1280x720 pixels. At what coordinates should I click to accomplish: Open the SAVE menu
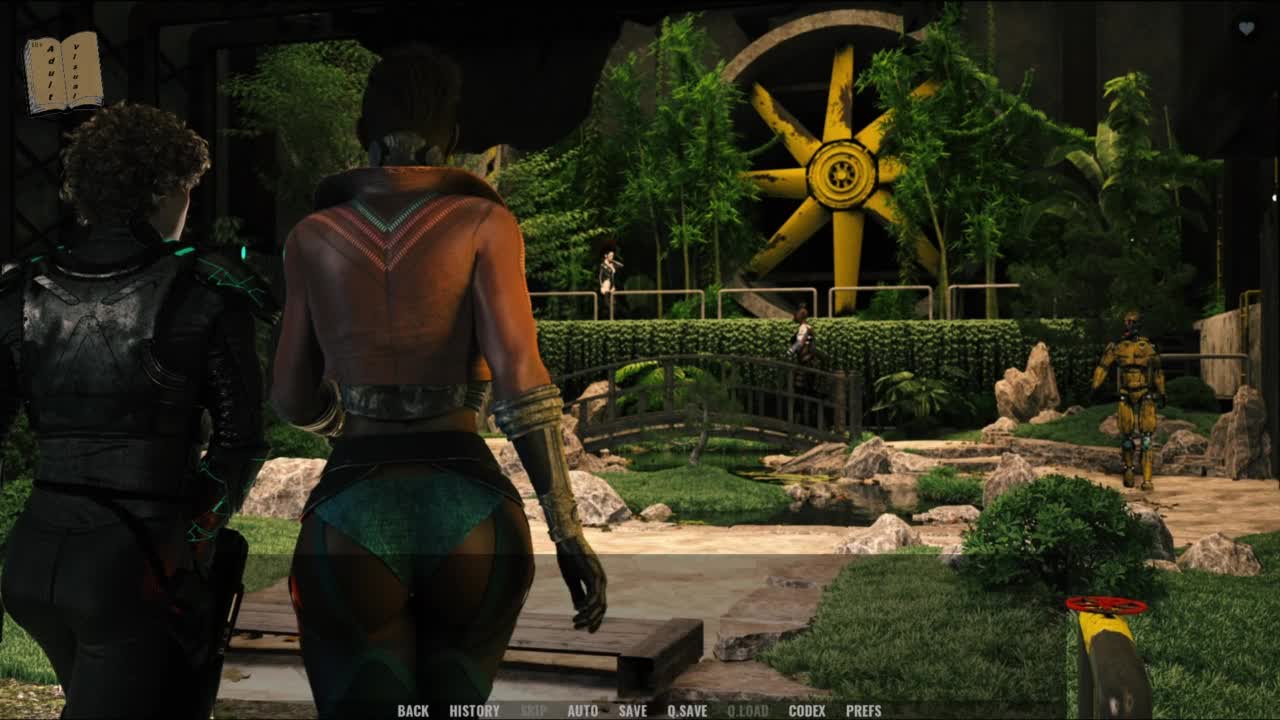coord(632,711)
